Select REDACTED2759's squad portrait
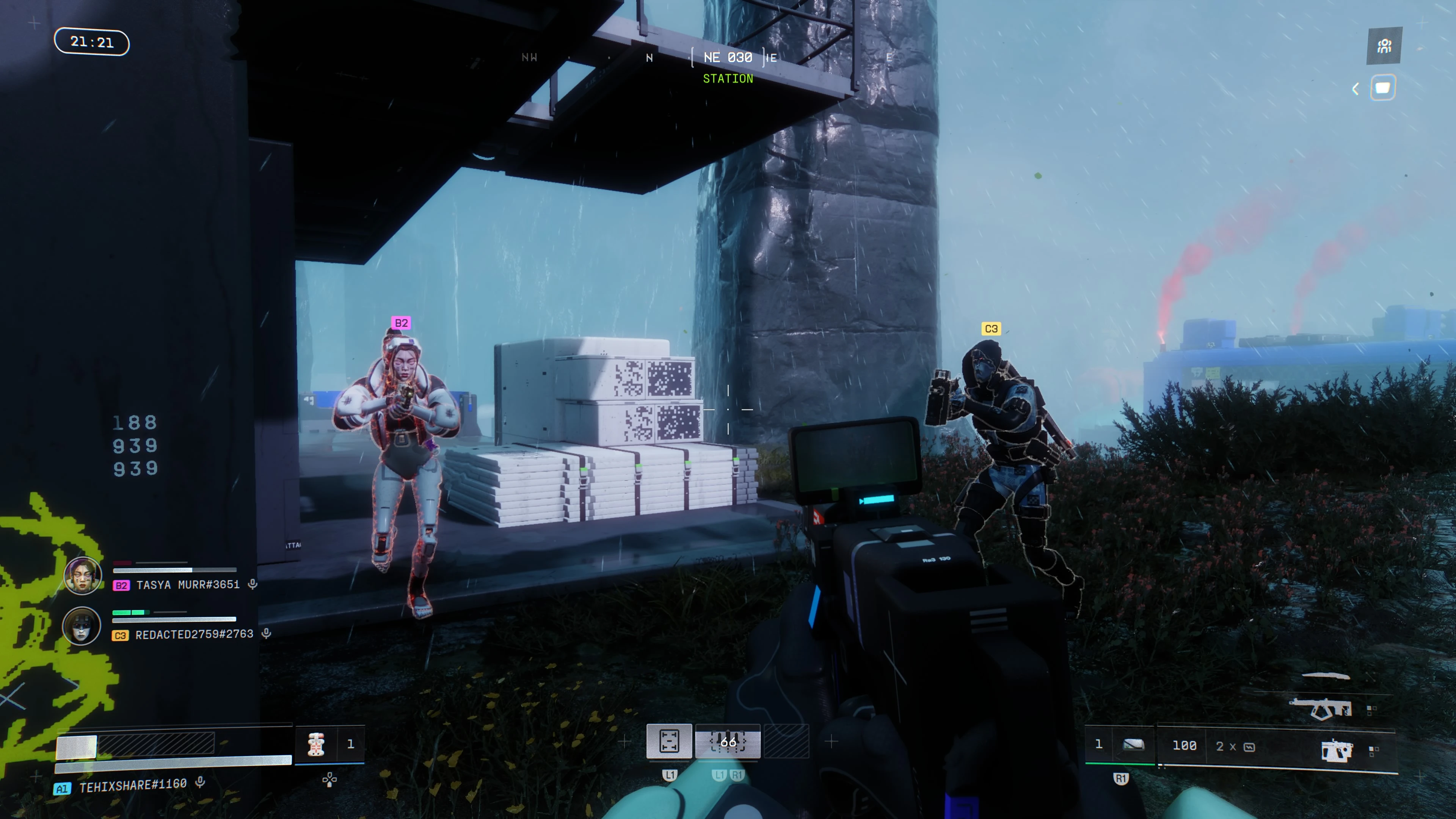 (82, 626)
